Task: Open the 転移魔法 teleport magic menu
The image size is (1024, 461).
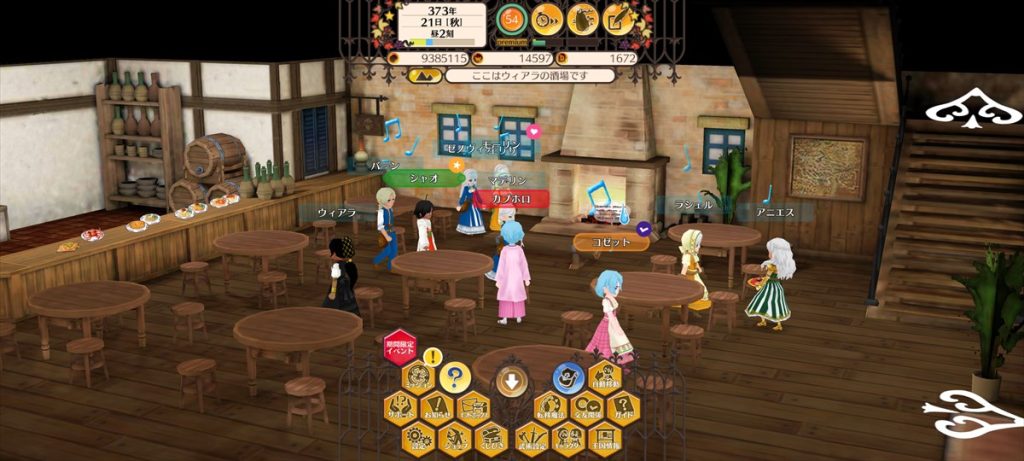Action: 548,408
